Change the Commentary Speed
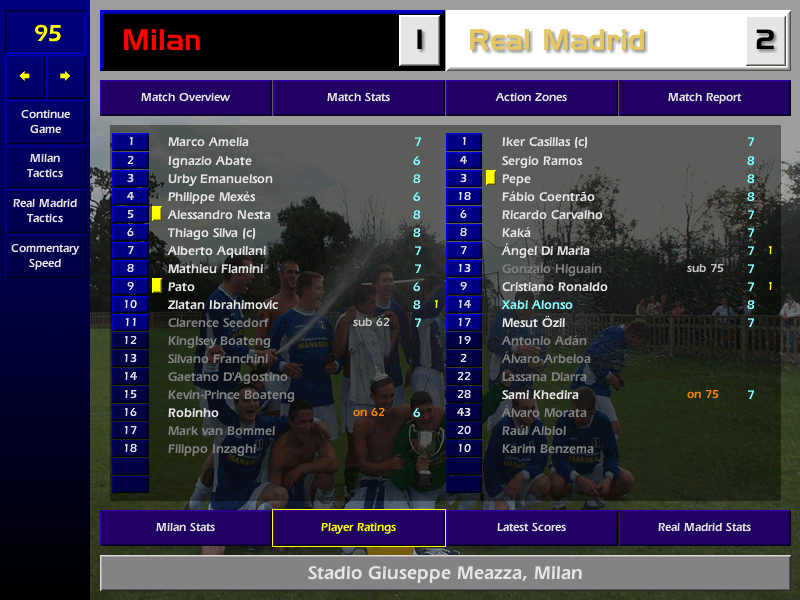Viewport: 800px width, 600px height. click(45, 256)
